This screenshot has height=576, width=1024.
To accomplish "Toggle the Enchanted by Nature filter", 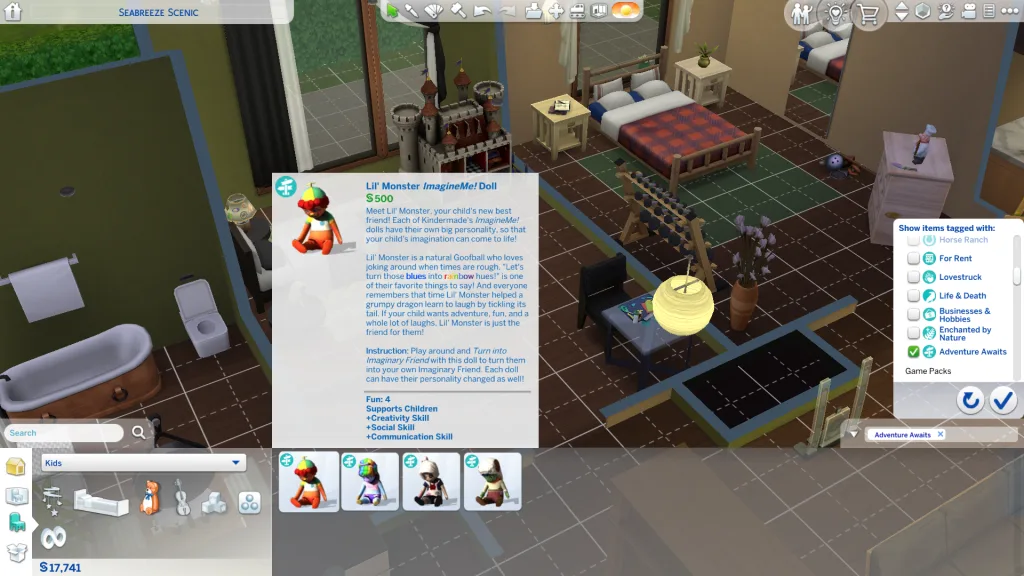I will pyautogui.click(x=914, y=333).
